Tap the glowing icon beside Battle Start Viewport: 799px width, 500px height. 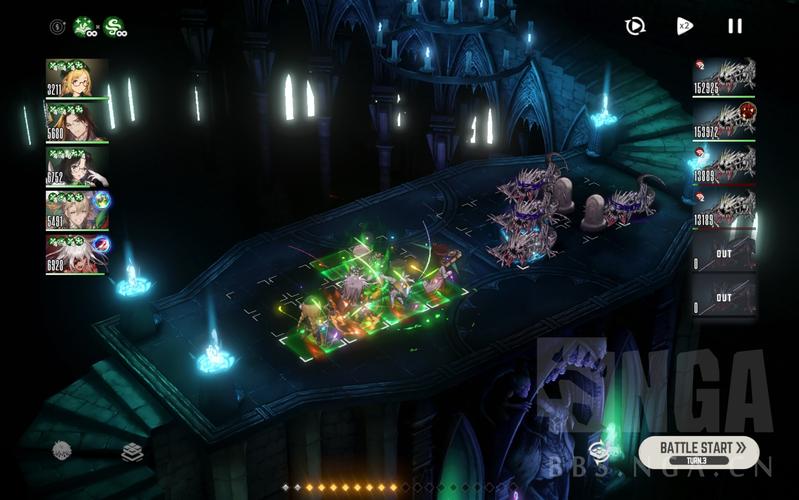tap(601, 451)
